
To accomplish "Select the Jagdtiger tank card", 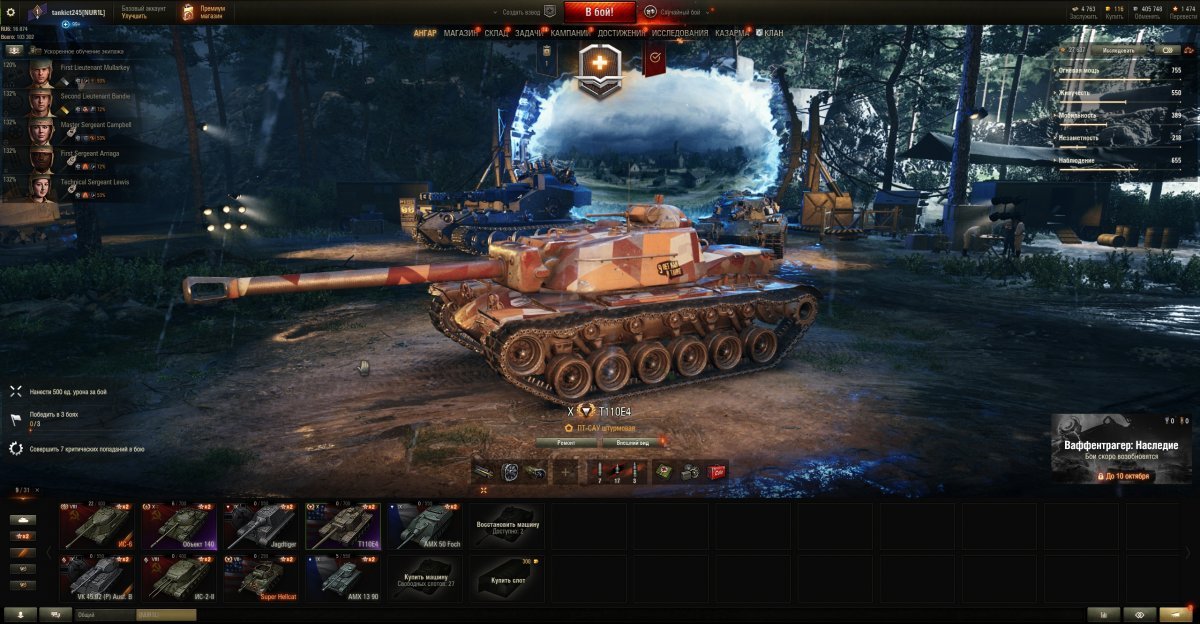I will point(260,526).
